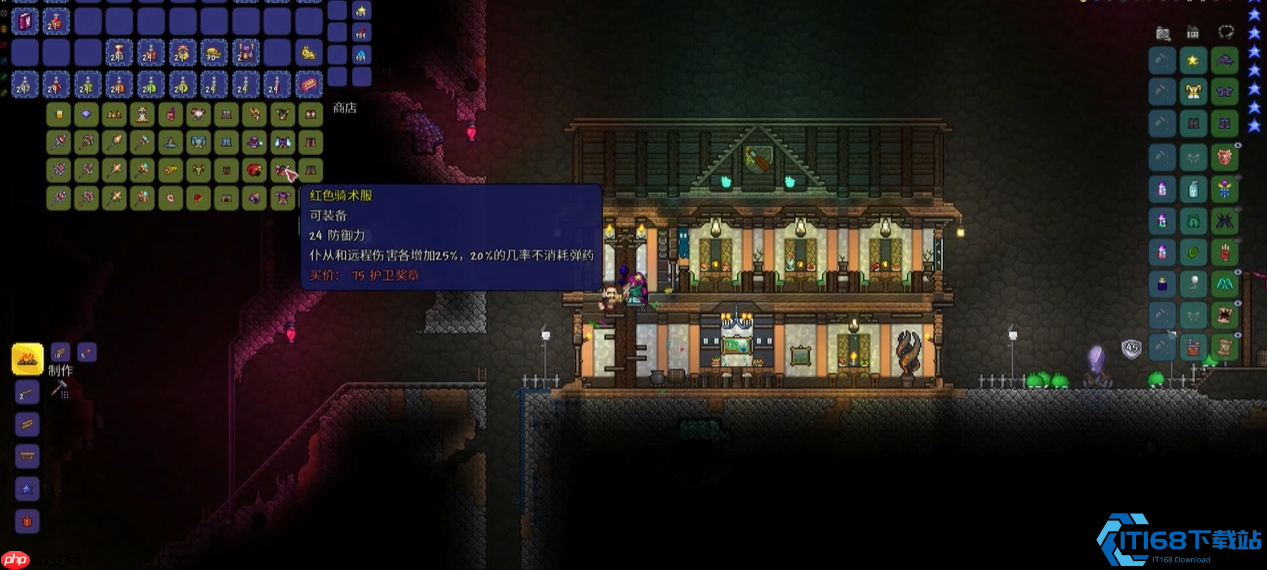Open the housing menu icon
Screen dimensions: 1267x570
pos(1193,32)
